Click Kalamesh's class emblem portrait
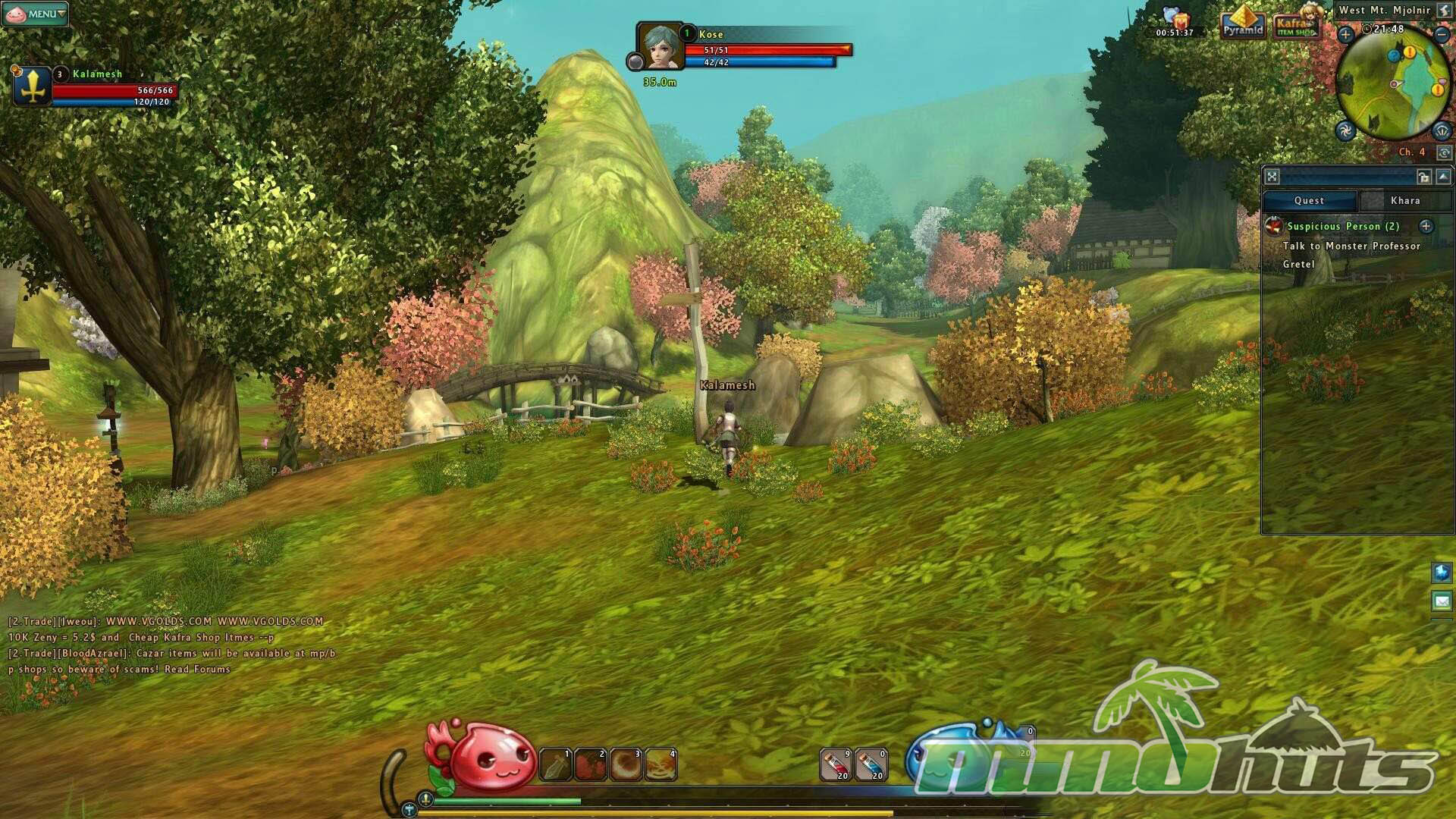1456x819 pixels. [32, 85]
